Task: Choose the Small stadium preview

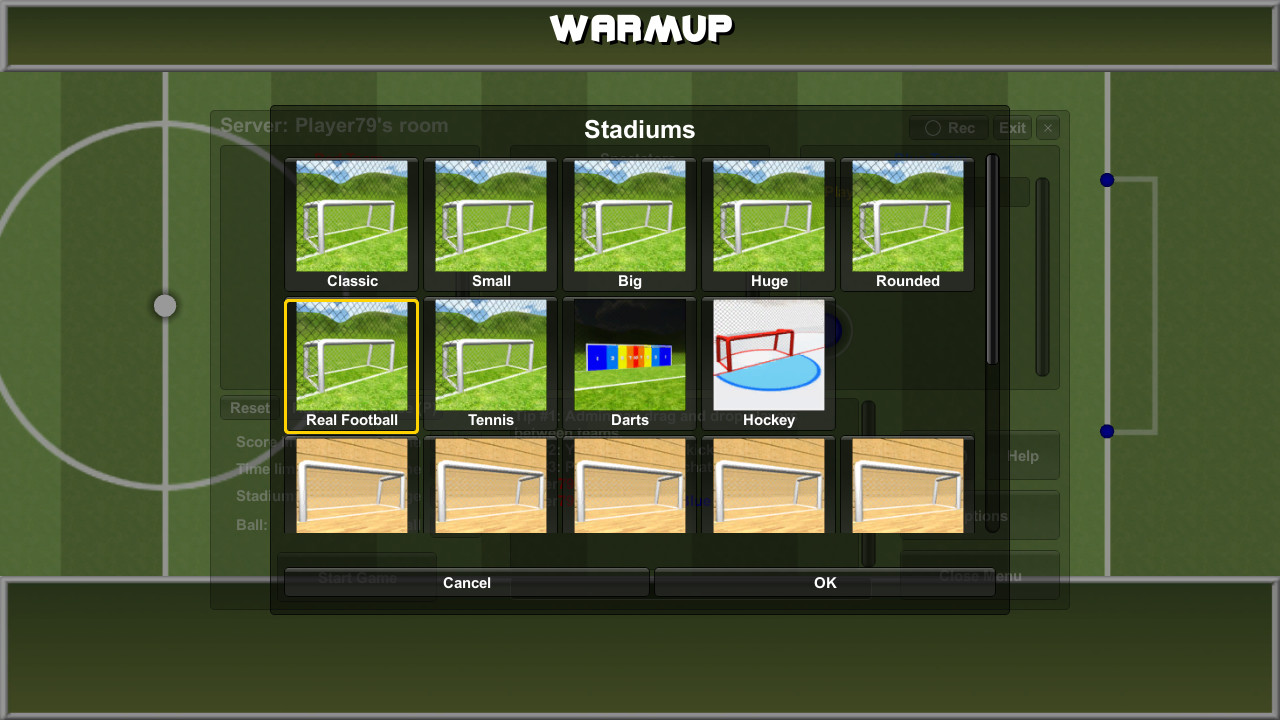Action: point(490,220)
